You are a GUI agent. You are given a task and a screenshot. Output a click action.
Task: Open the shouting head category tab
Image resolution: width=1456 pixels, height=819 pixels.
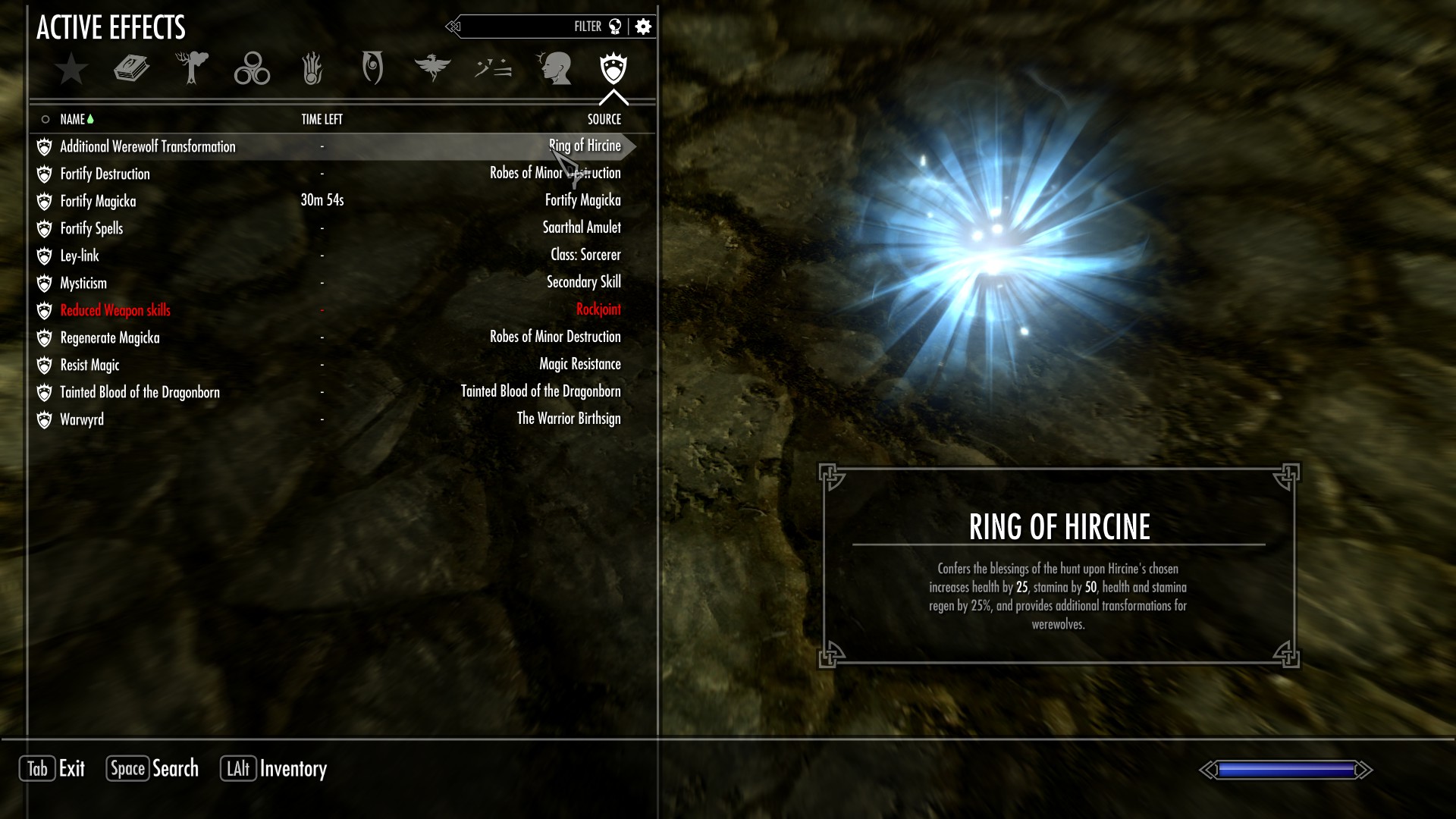[x=554, y=68]
